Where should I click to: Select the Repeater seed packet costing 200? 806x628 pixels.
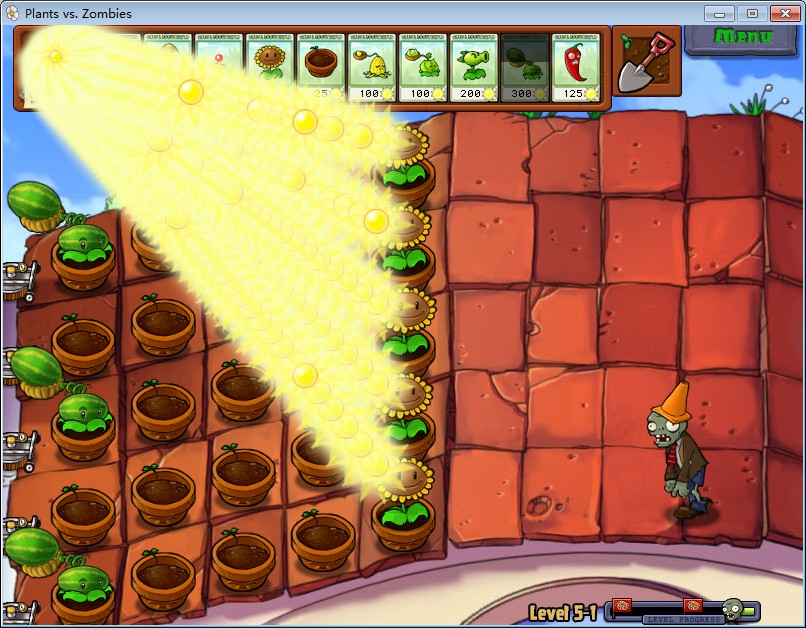474,67
